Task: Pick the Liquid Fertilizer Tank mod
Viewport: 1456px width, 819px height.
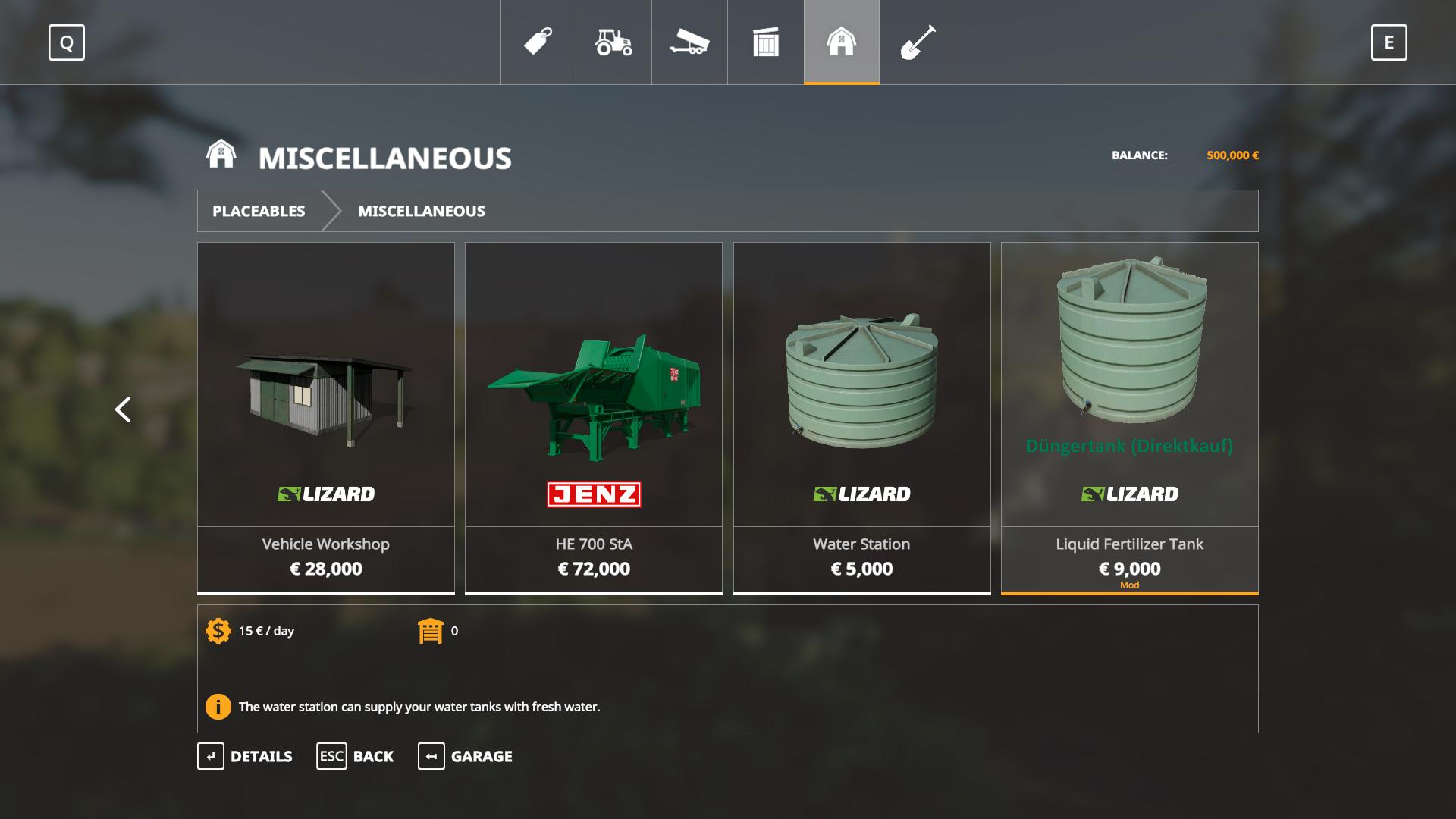Action: [1129, 417]
